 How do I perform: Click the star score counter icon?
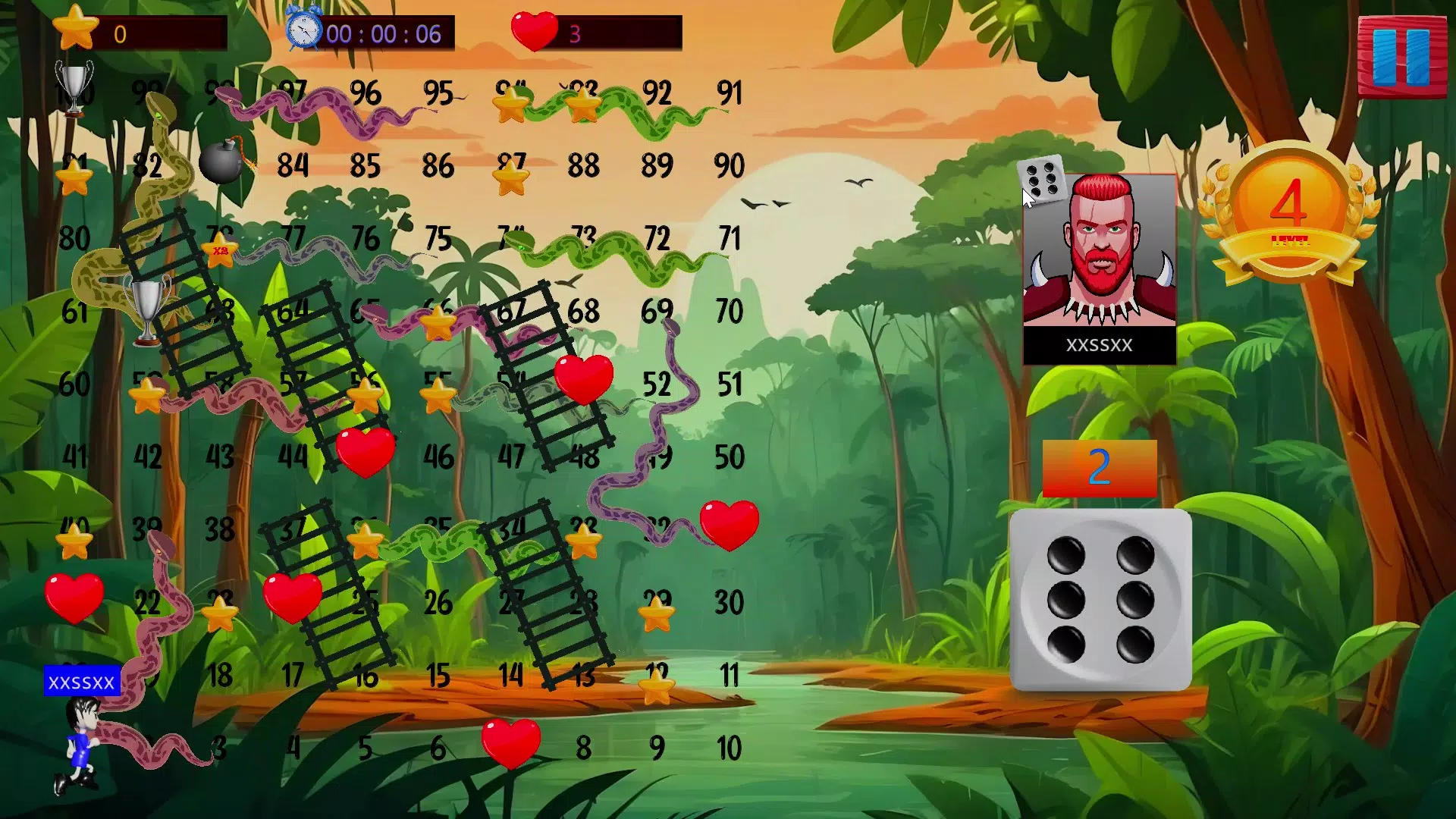74,29
